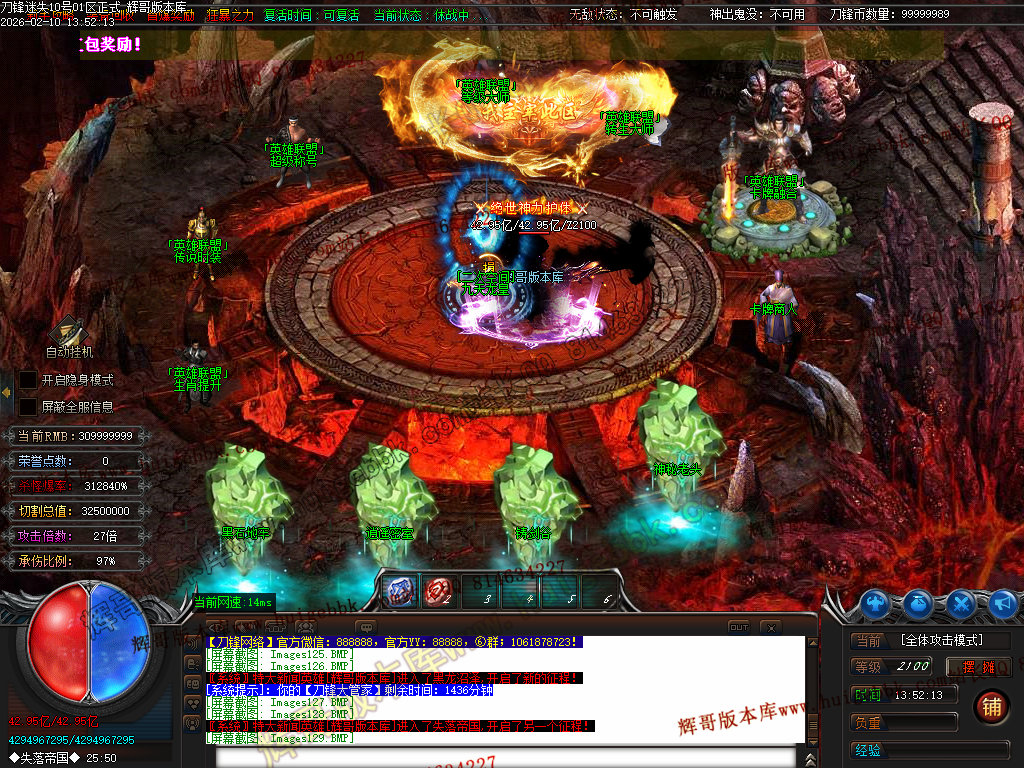Click the megaphone round button
Image resolution: width=1024 pixels, height=768 pixels.
click(x=1002, y=603)
